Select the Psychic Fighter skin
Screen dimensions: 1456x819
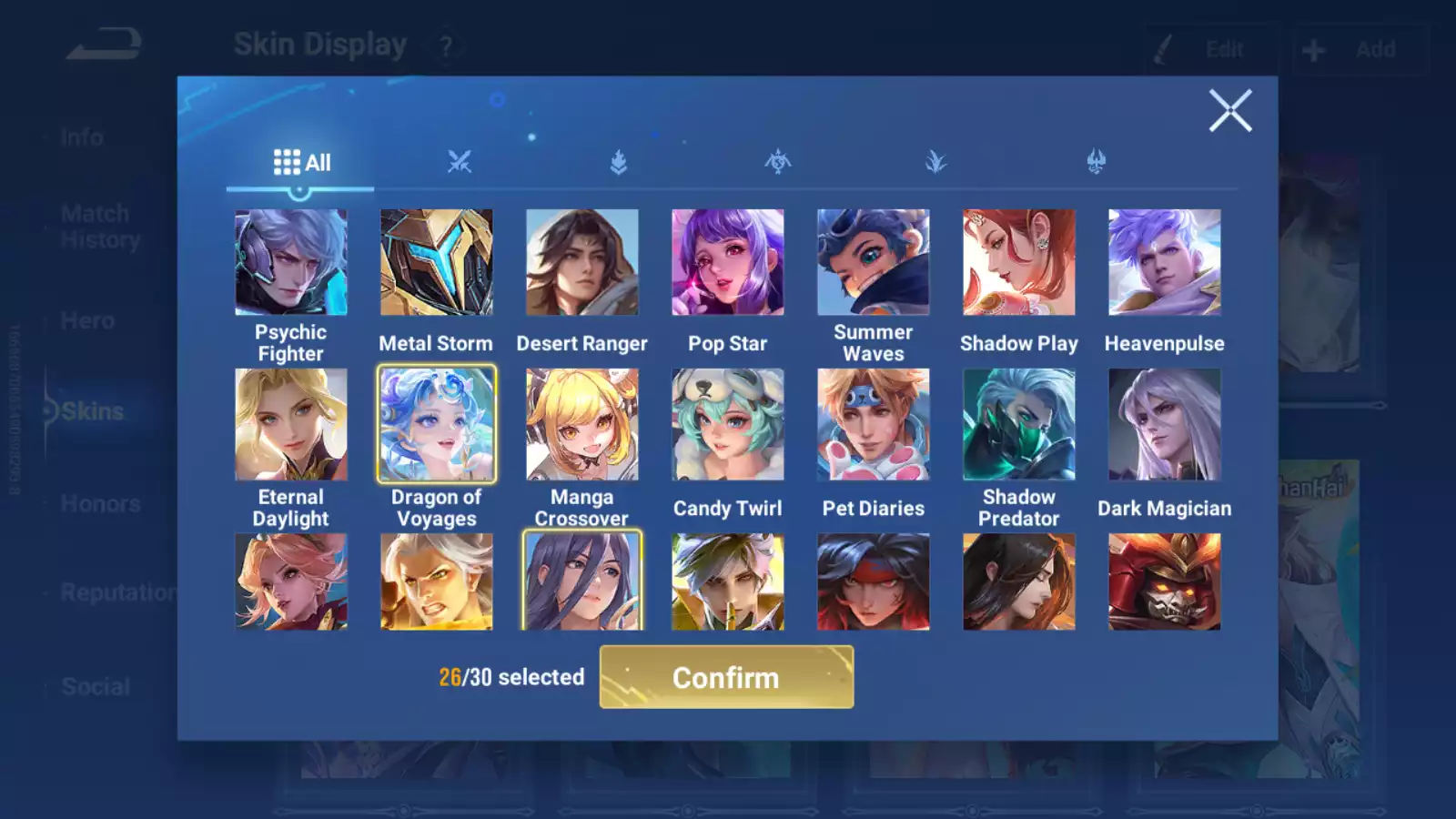point(291,263)
